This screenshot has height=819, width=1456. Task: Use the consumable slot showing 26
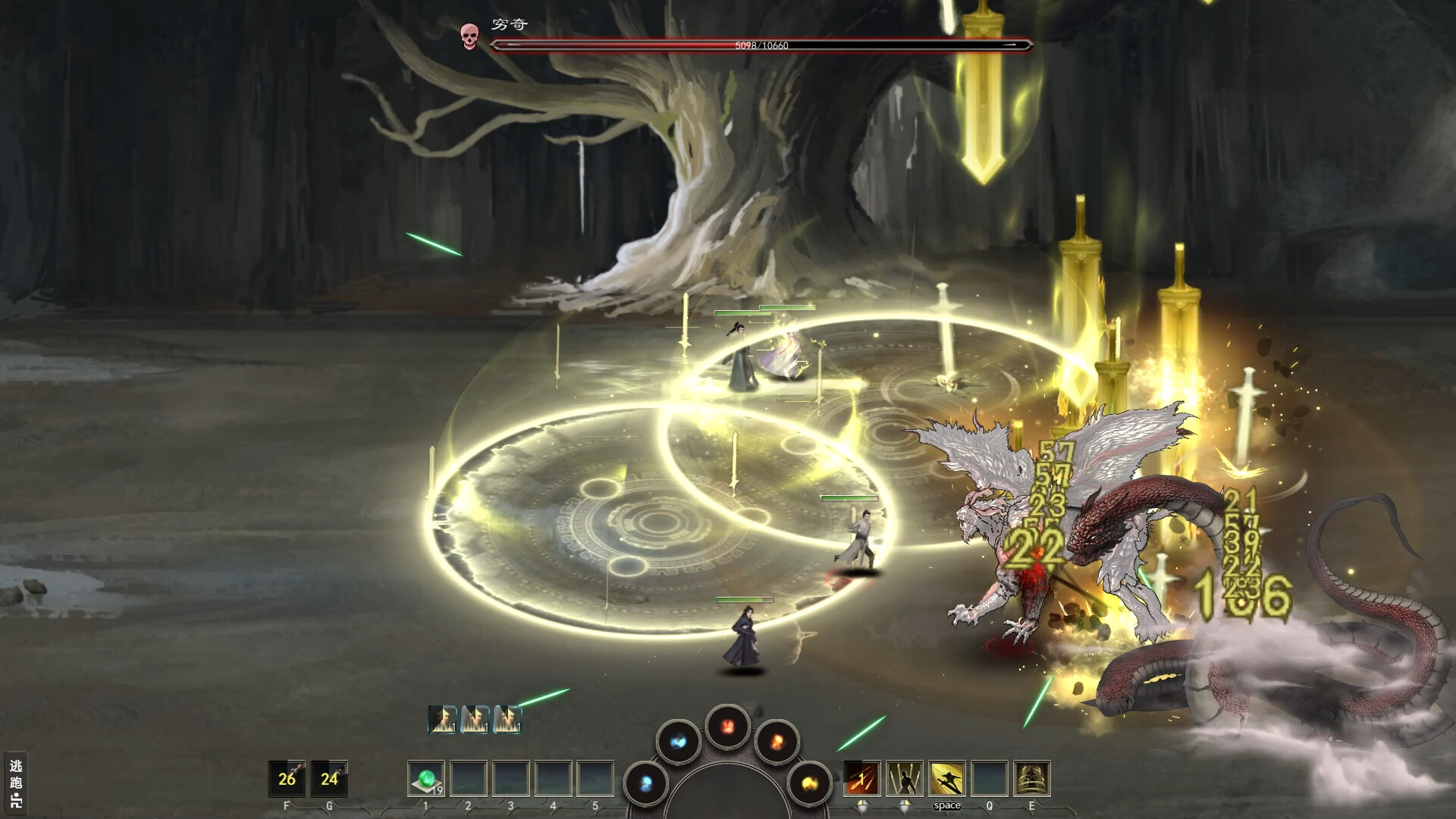point(287,778)
